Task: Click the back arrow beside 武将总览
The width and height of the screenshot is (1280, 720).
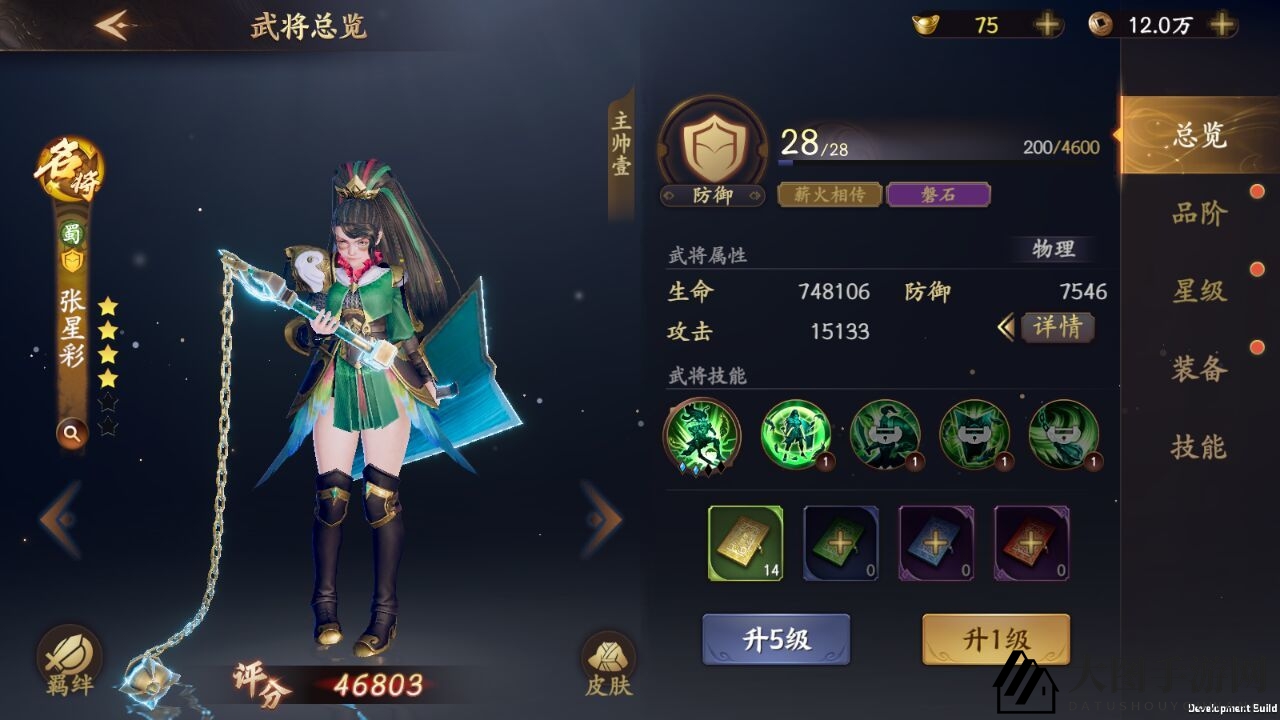Action: click(113, 25)
